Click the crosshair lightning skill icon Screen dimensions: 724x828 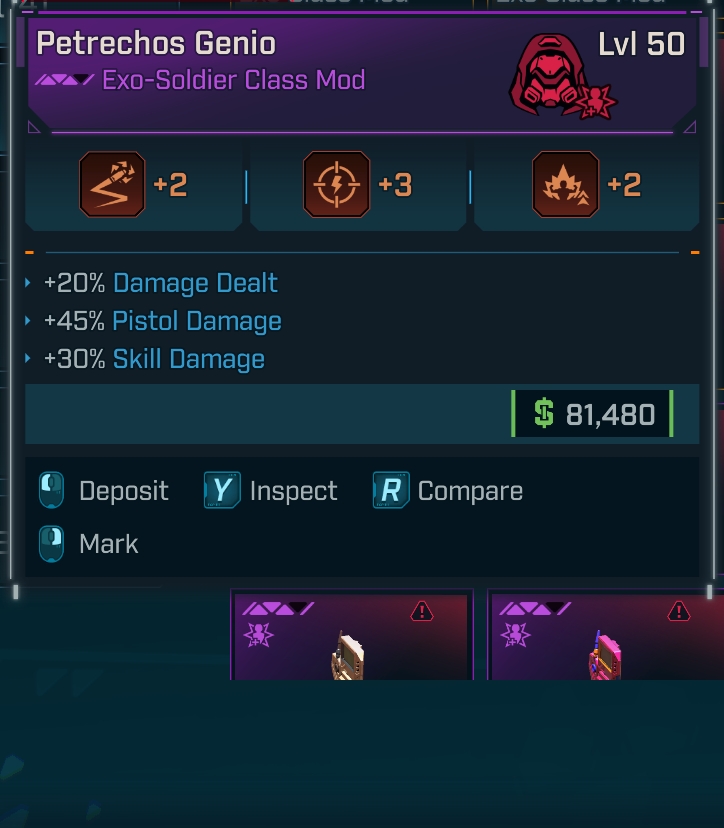(x=336, y=185)
